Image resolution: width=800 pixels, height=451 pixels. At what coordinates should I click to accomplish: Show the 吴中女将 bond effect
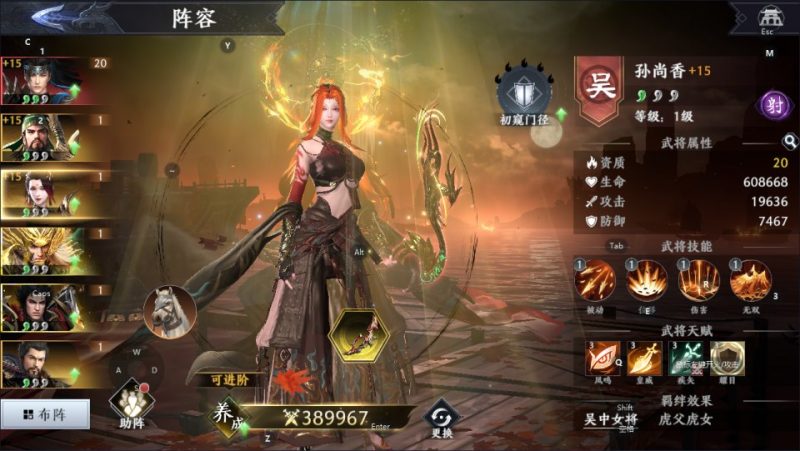tap(610, 419)
